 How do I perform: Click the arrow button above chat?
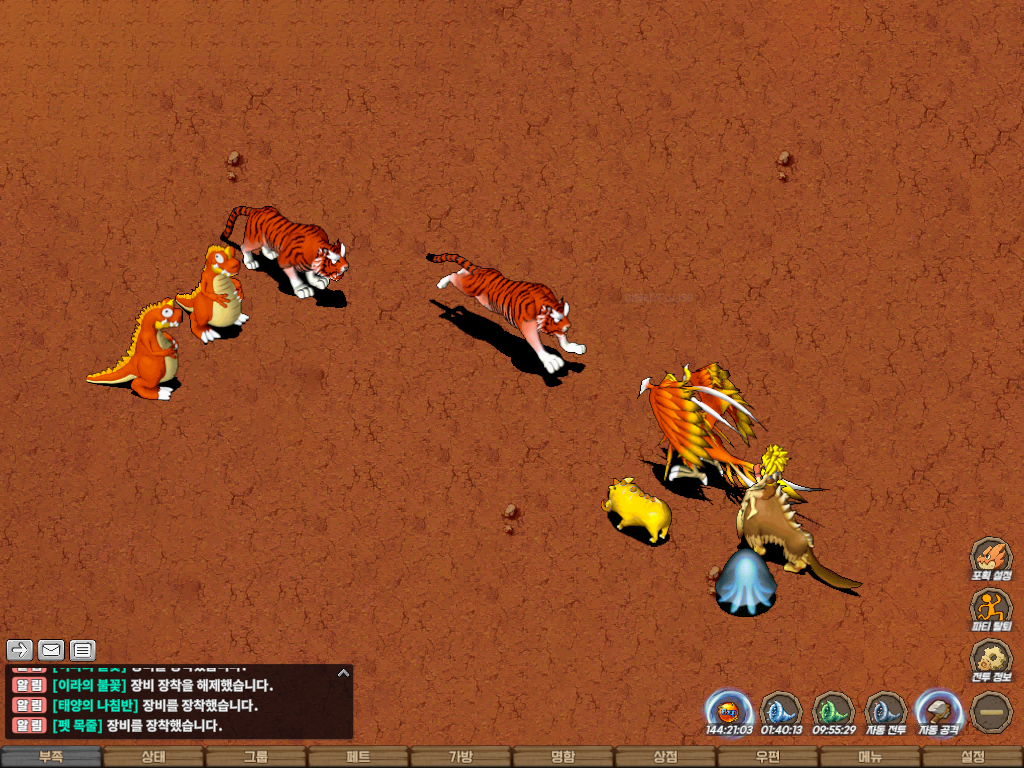click(x=20, y=650)
